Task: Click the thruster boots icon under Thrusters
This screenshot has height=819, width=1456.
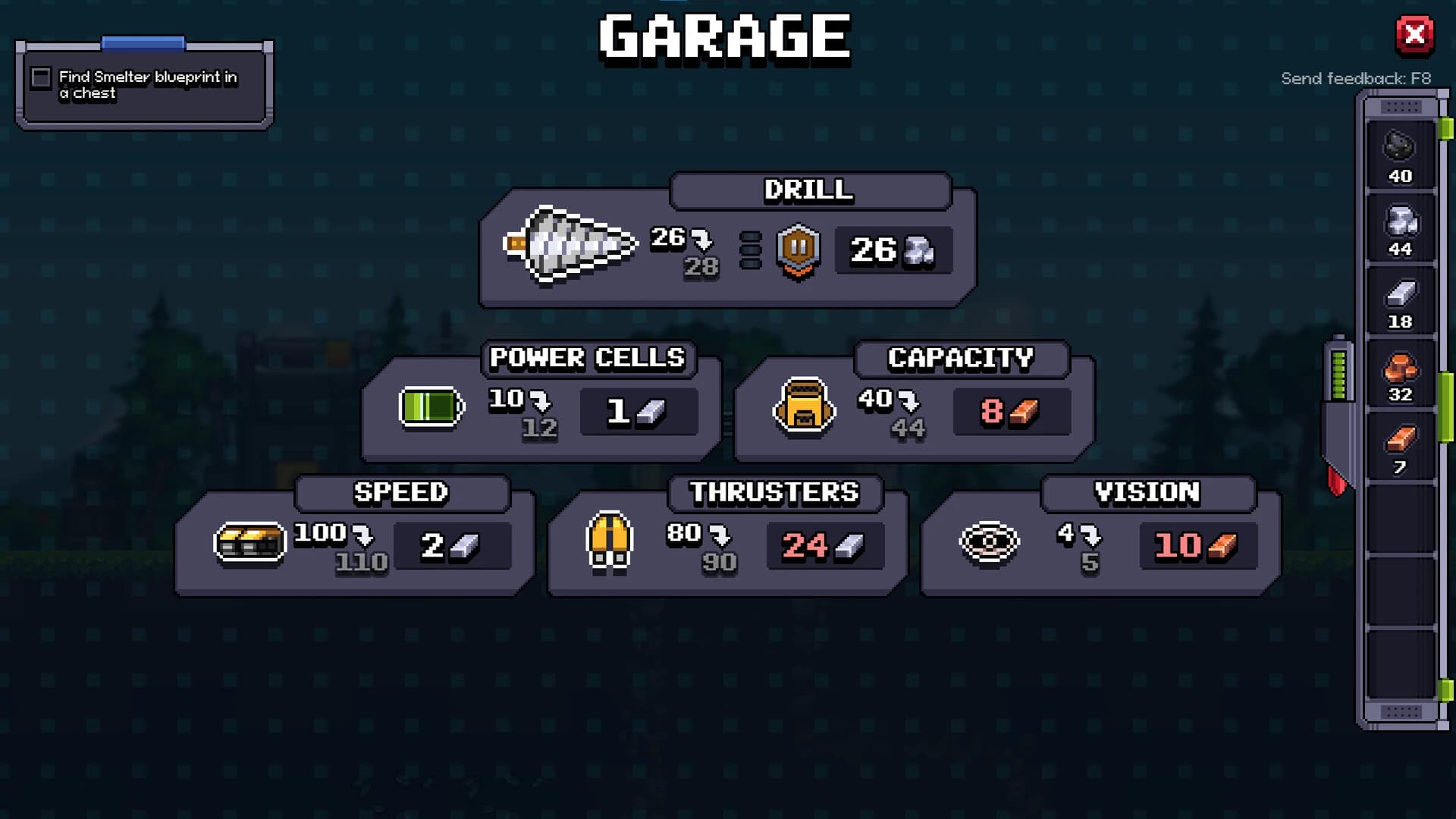Action: [609, 543]
